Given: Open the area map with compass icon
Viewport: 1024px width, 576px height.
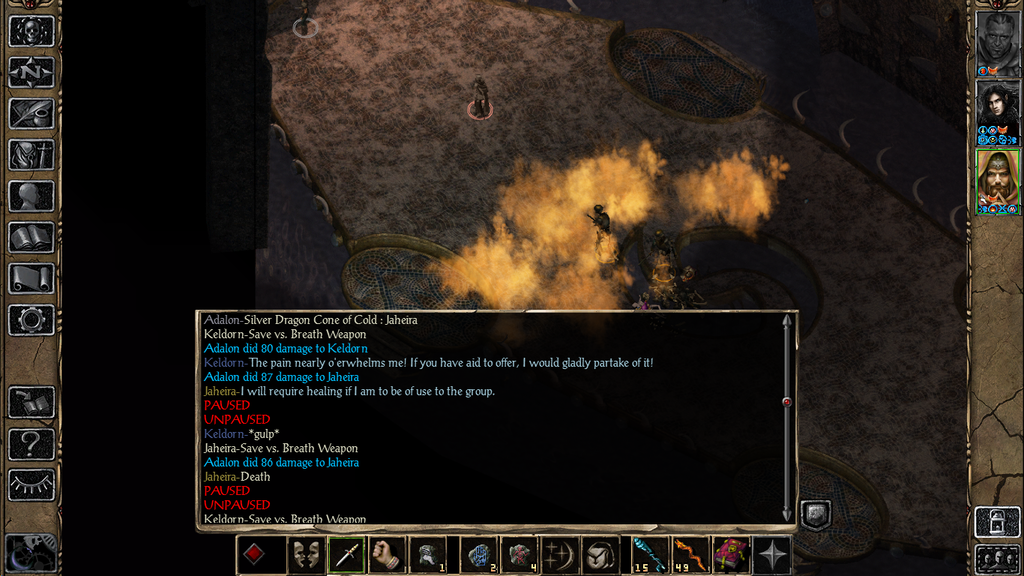Looking at the screenshot, I should (31, 72).
